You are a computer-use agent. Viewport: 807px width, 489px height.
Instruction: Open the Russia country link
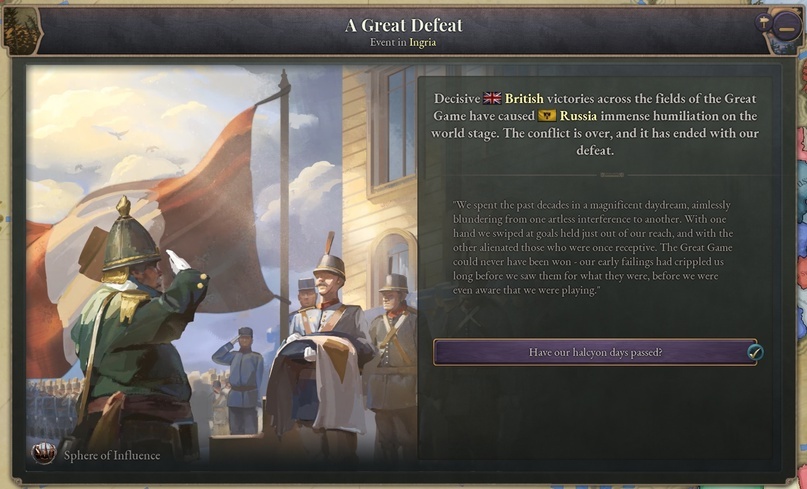[577, 115]
